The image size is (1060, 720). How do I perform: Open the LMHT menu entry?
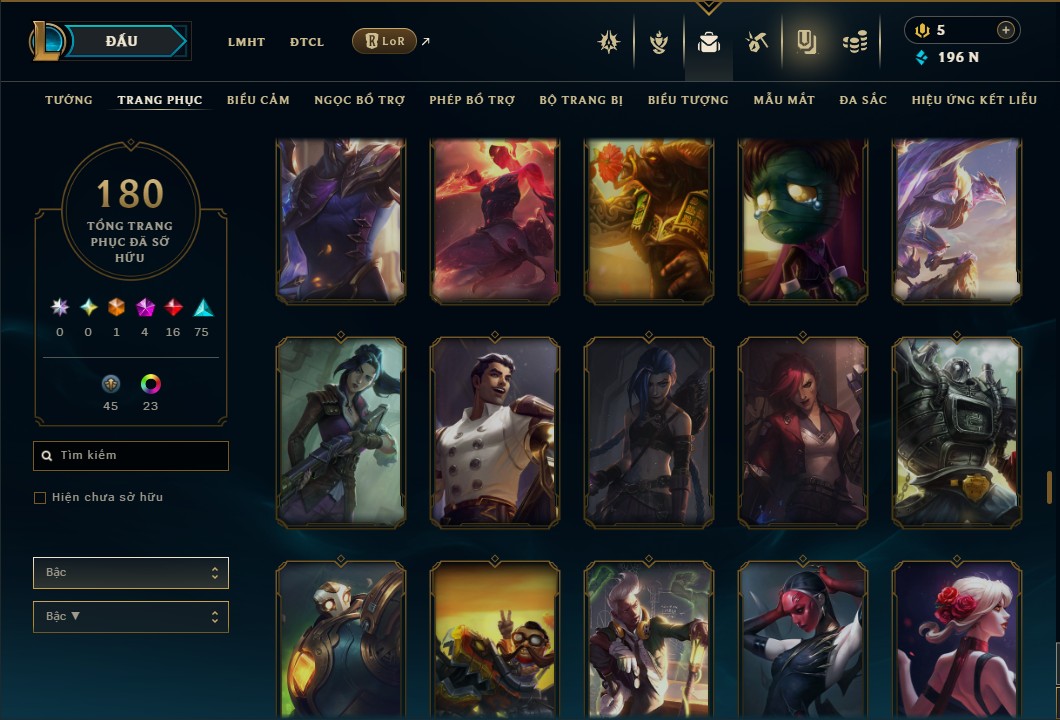[246, 42]
